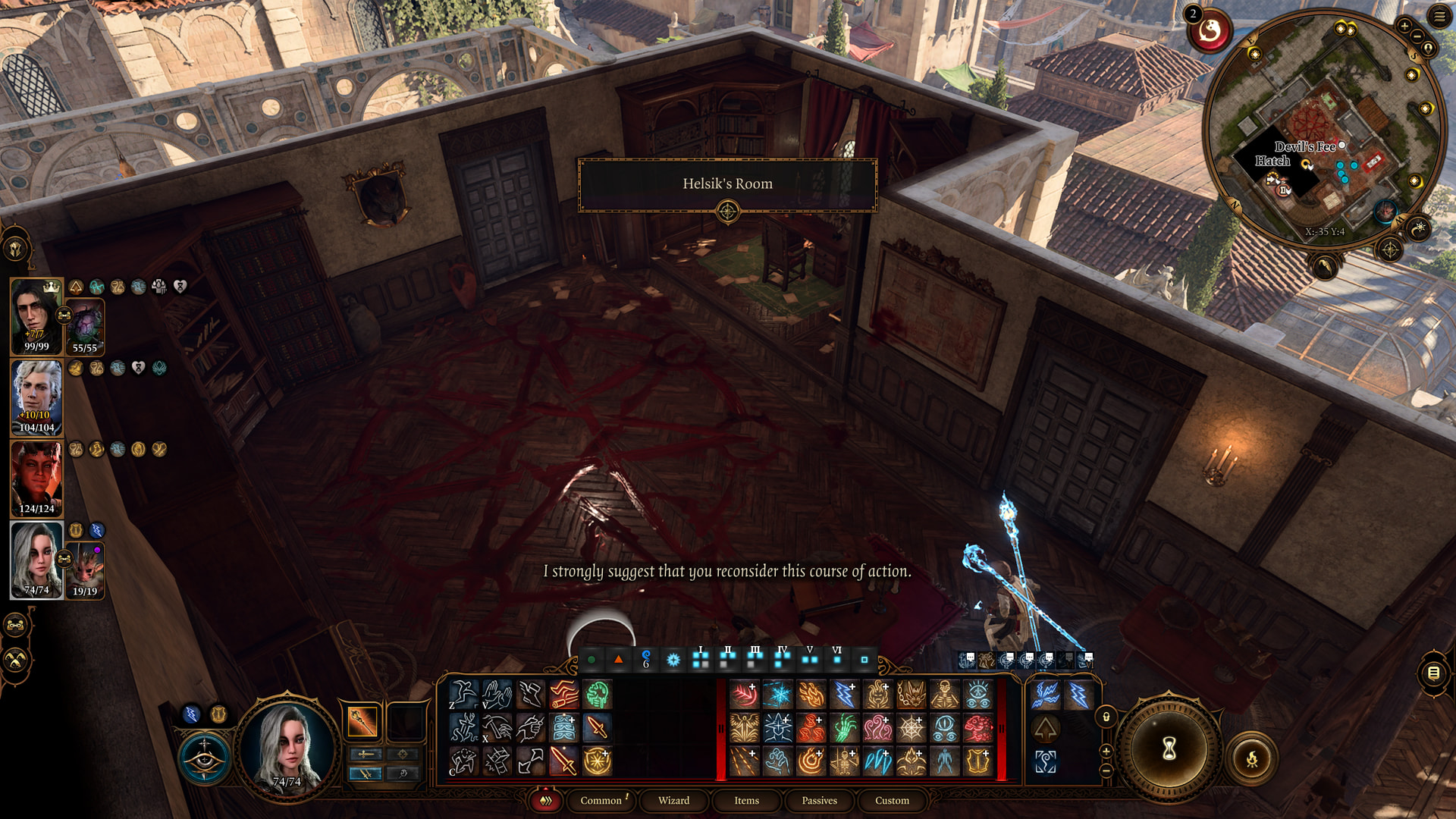Open the hamburger game menu button
The width and height of the screenshot is (1456, 819).
pyautogui.click(x=1439, y=17)
